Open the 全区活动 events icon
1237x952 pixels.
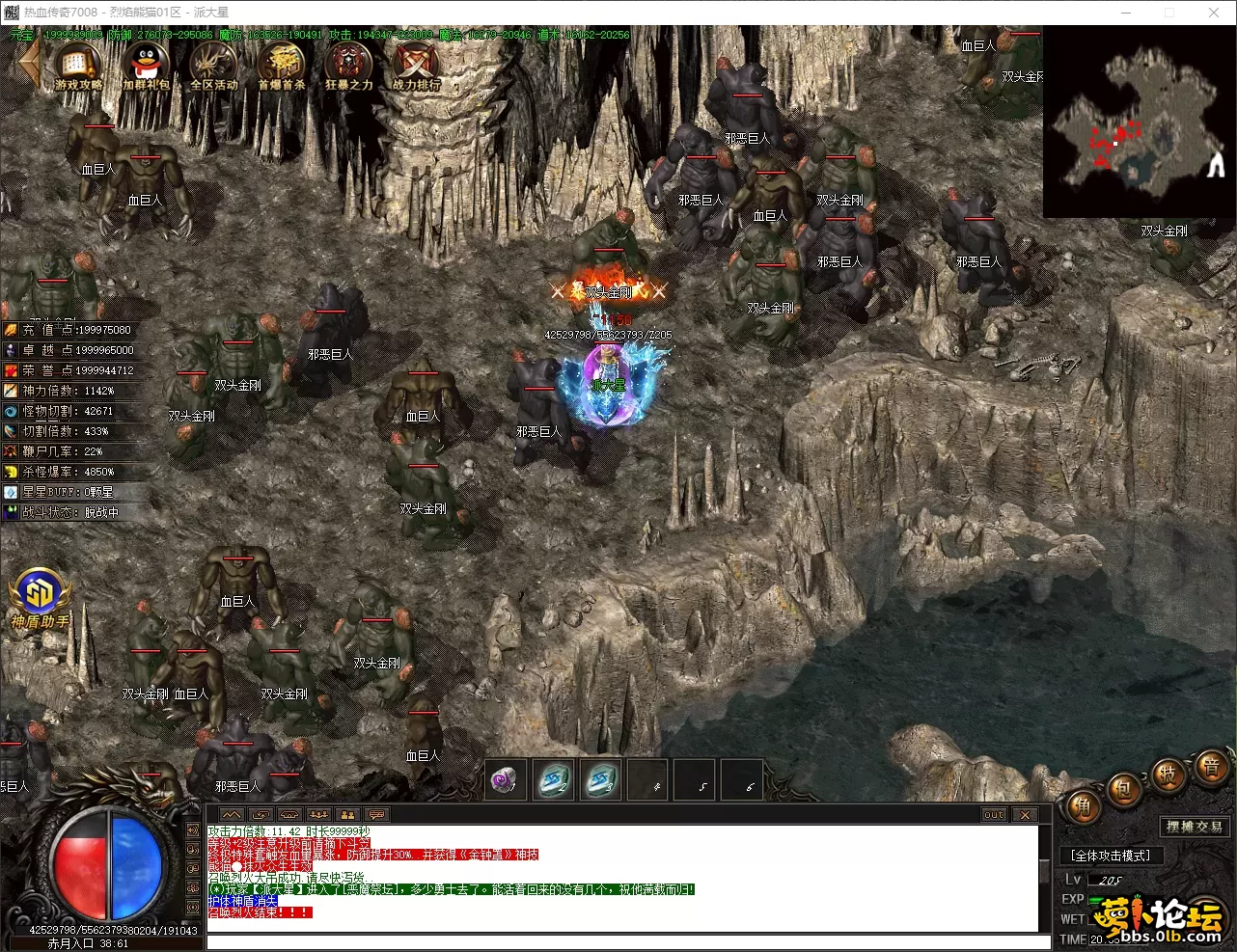[x=213, y=66]
